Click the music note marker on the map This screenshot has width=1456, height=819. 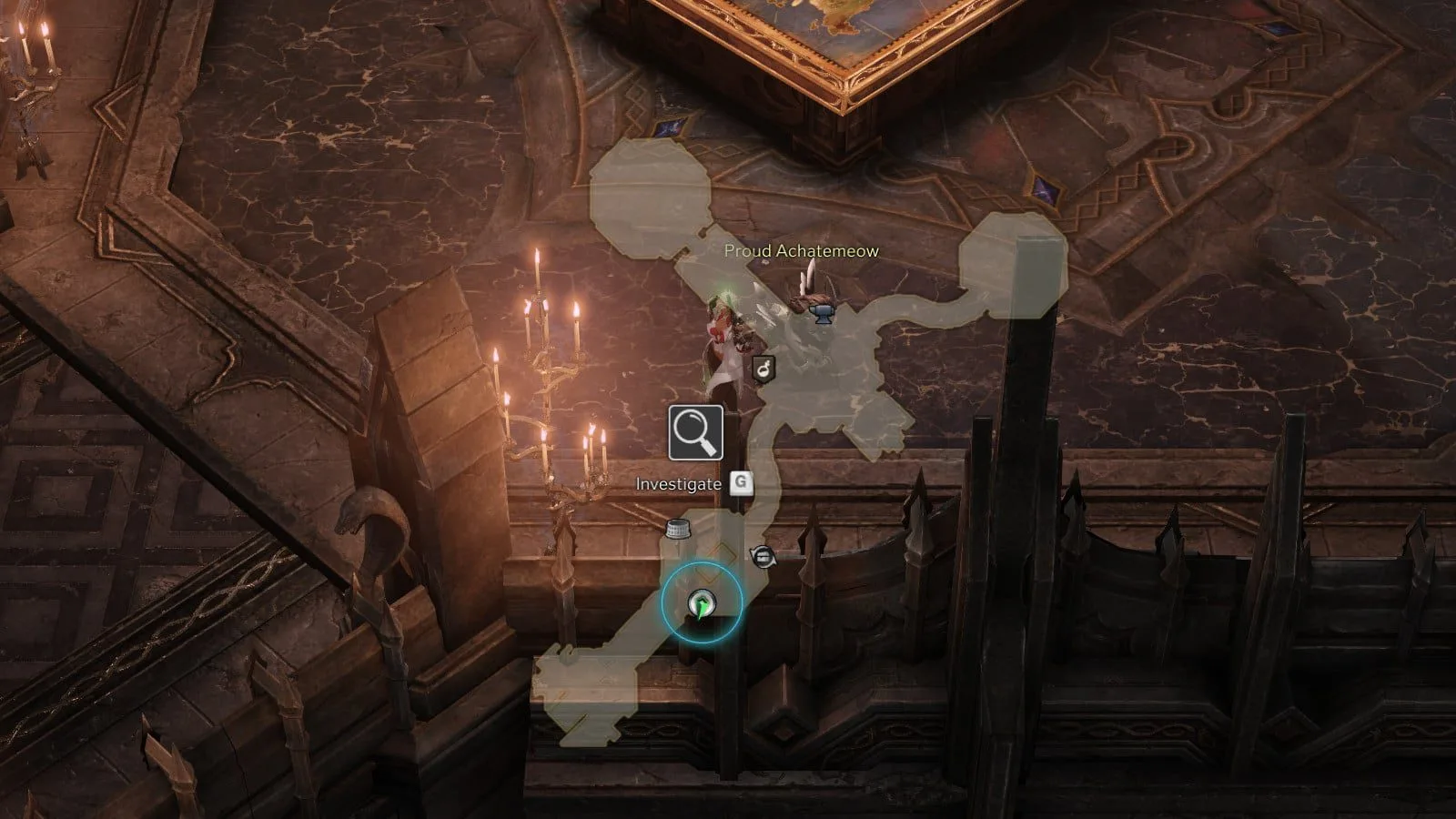point(763,369)
